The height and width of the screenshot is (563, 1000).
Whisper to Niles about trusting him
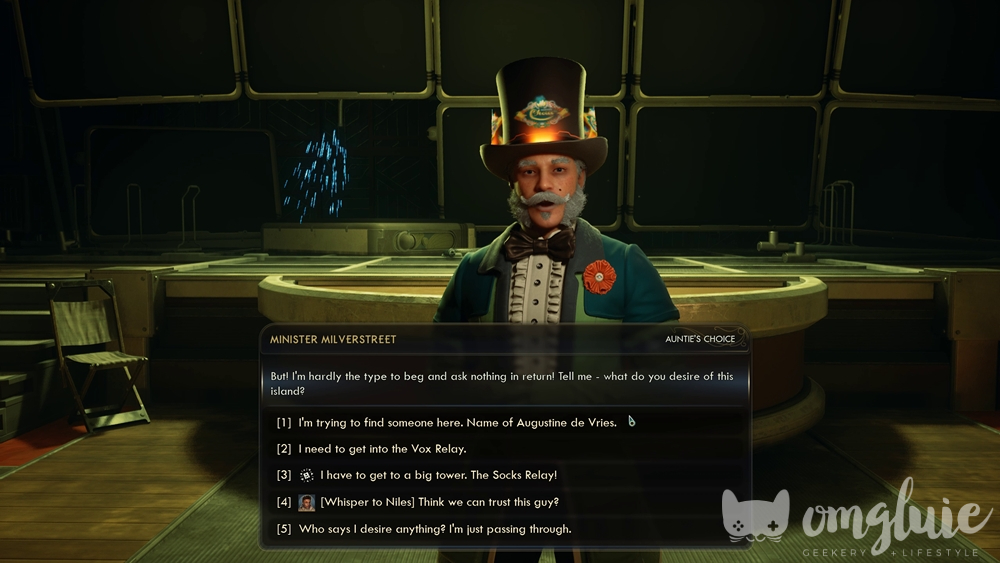pos(439,502)
